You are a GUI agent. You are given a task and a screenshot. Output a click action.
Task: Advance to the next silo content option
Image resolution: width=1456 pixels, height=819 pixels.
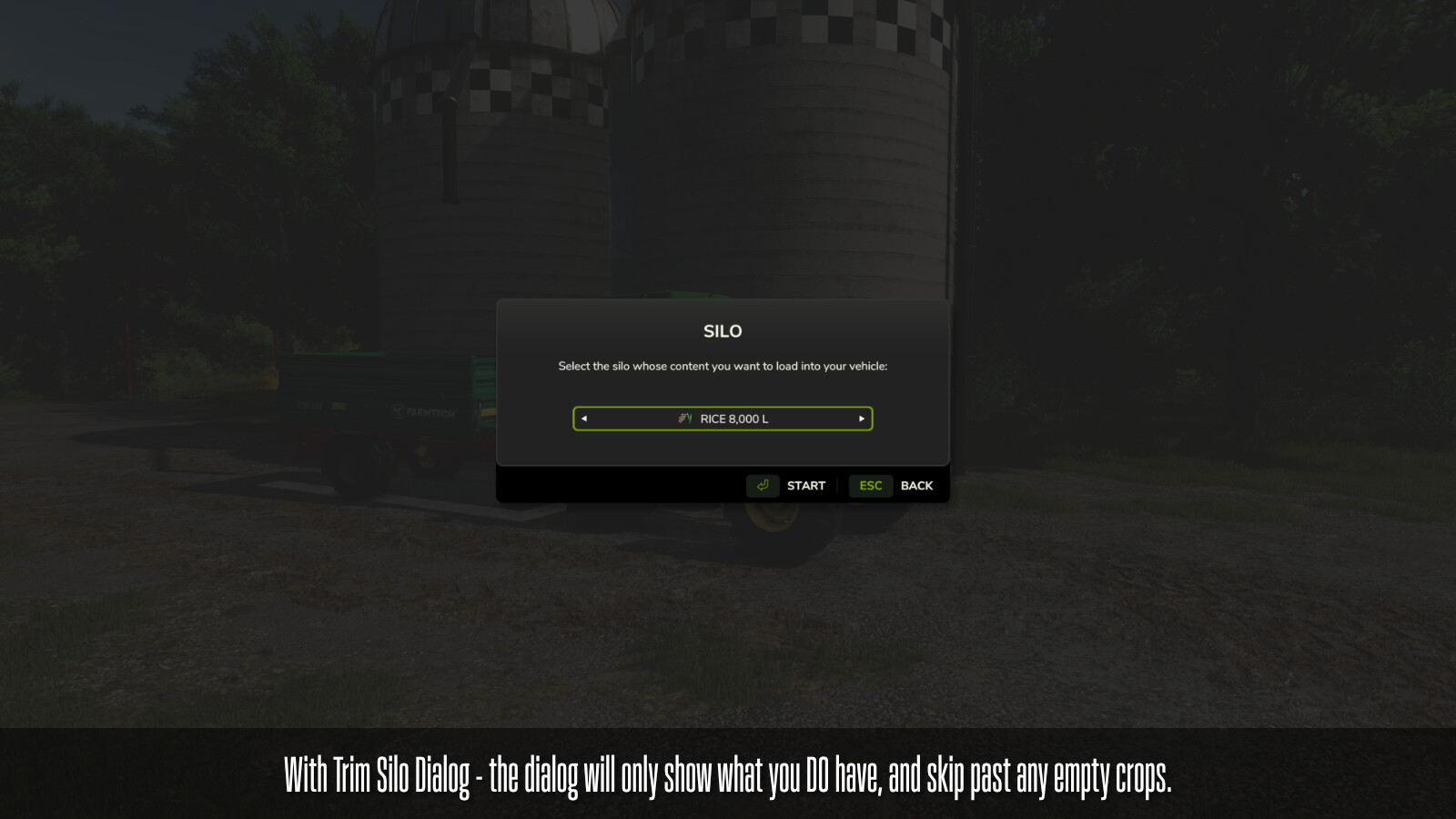pos(860,419)
